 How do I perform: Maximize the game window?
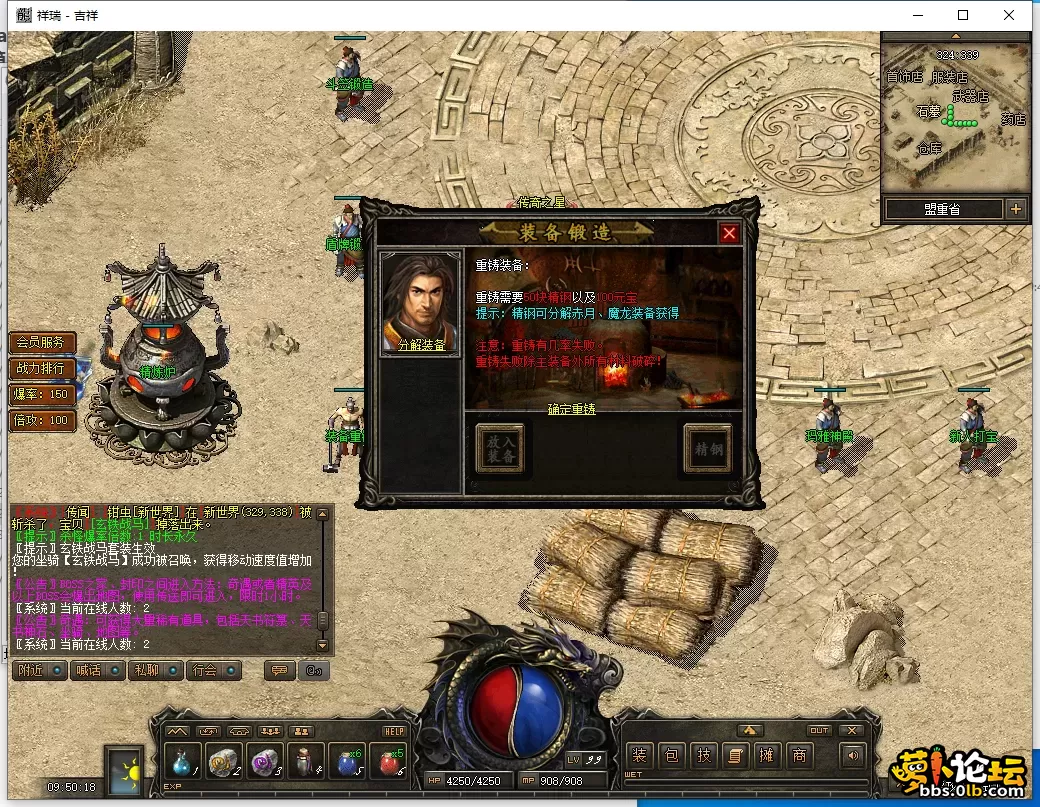pyautogui.click(x=963, y=15)
